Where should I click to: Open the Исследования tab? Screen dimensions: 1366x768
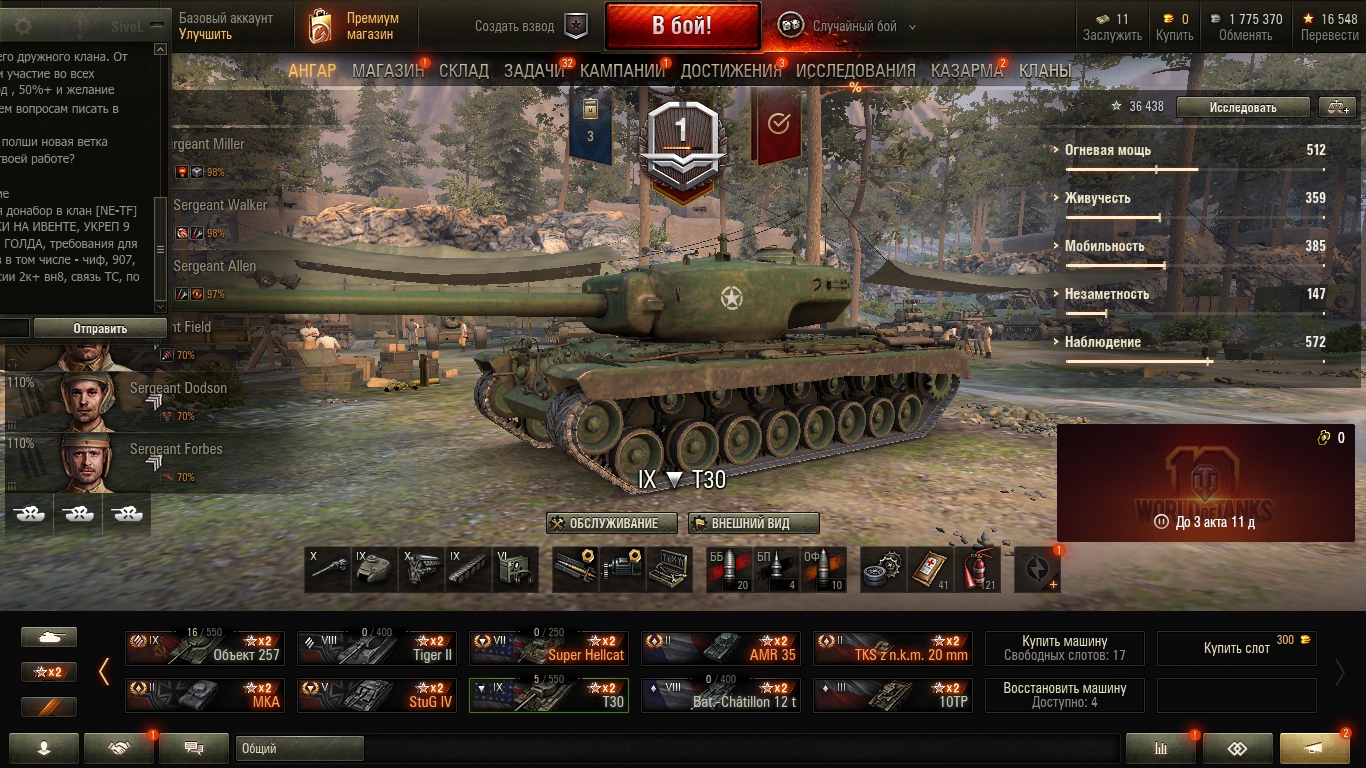point(855,71)
